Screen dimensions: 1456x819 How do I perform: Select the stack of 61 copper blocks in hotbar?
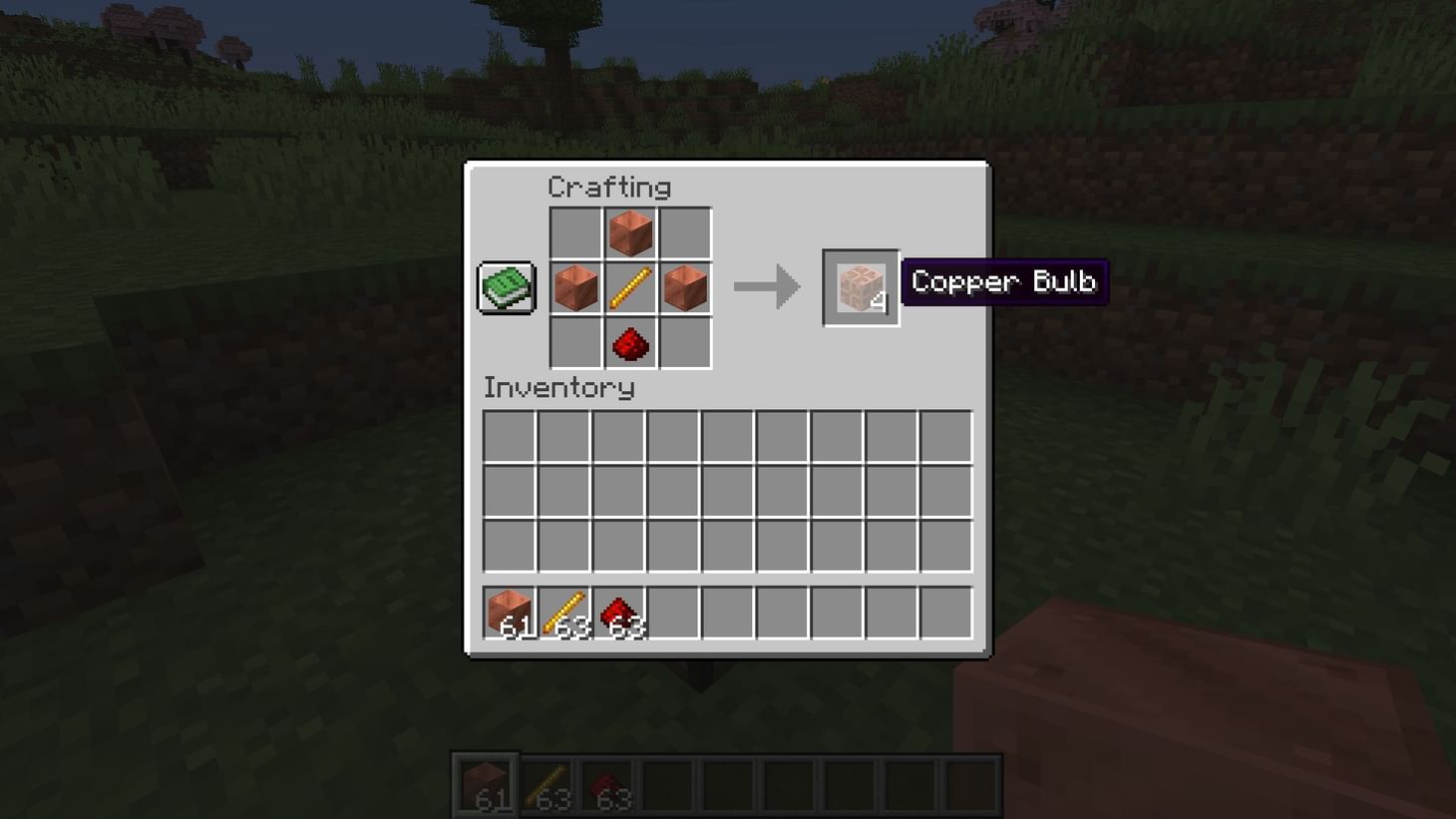(x=511, y=612)
